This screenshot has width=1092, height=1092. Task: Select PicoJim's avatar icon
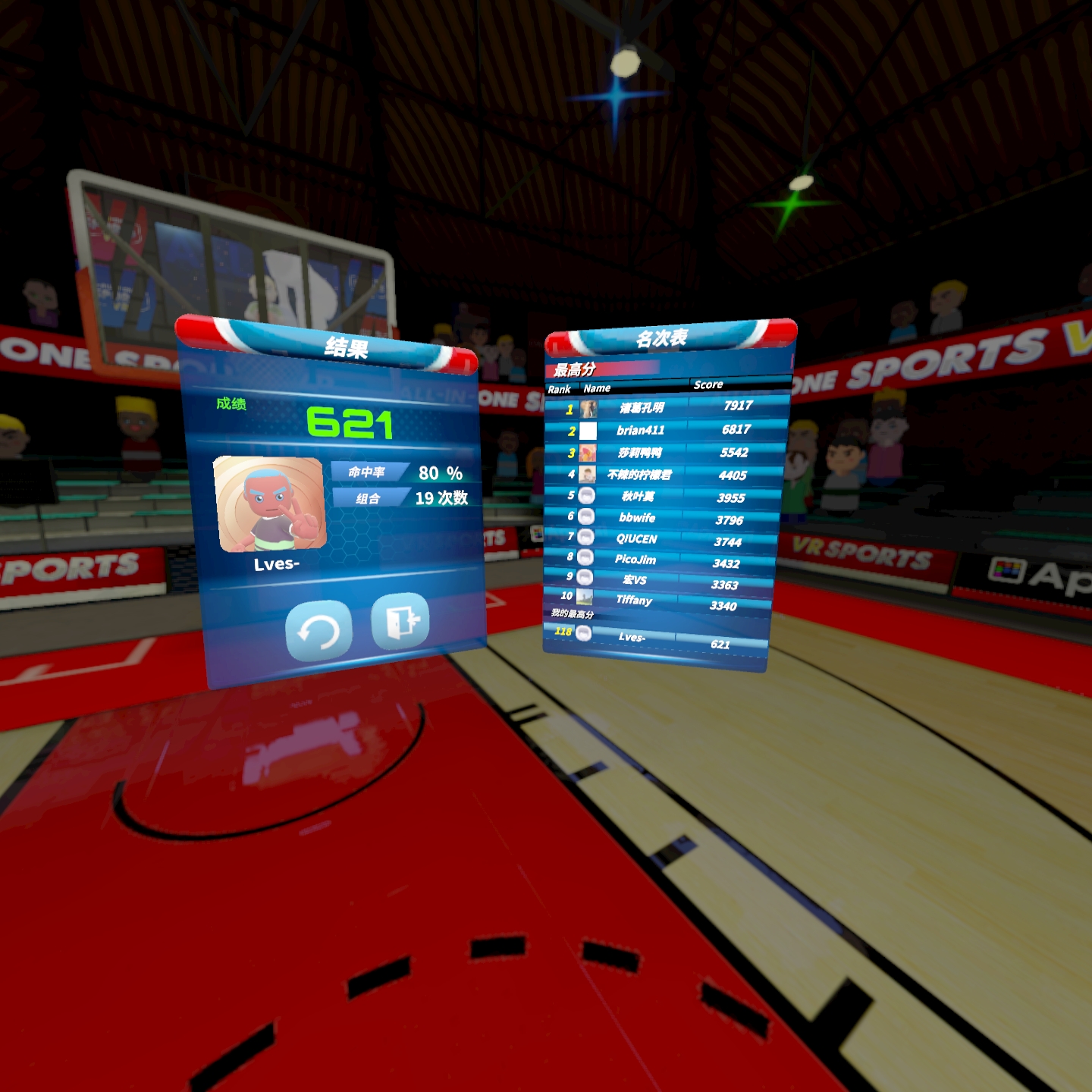pos(586,558)
